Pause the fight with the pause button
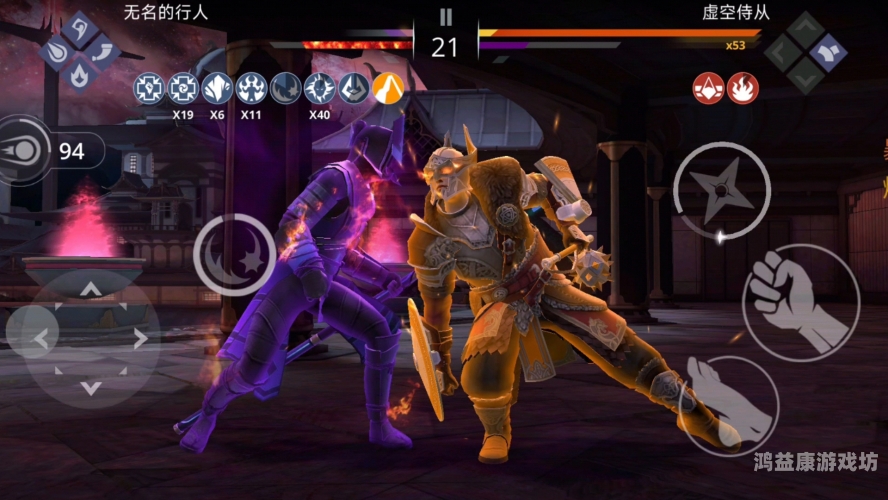 [445, 17]
